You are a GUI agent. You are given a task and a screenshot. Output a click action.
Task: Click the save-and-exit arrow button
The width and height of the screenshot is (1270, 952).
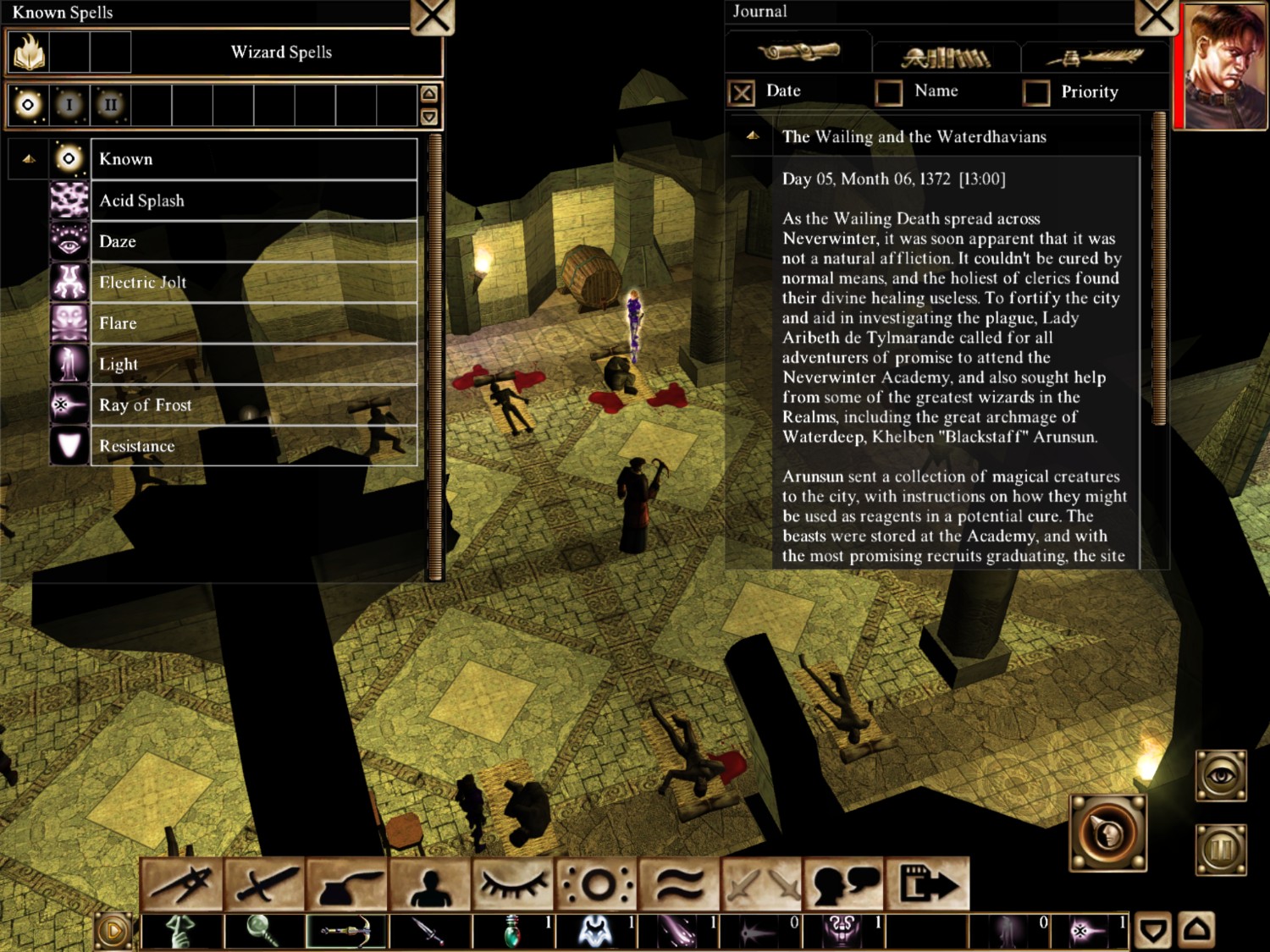pyautogui.click(x=929, y=884)
